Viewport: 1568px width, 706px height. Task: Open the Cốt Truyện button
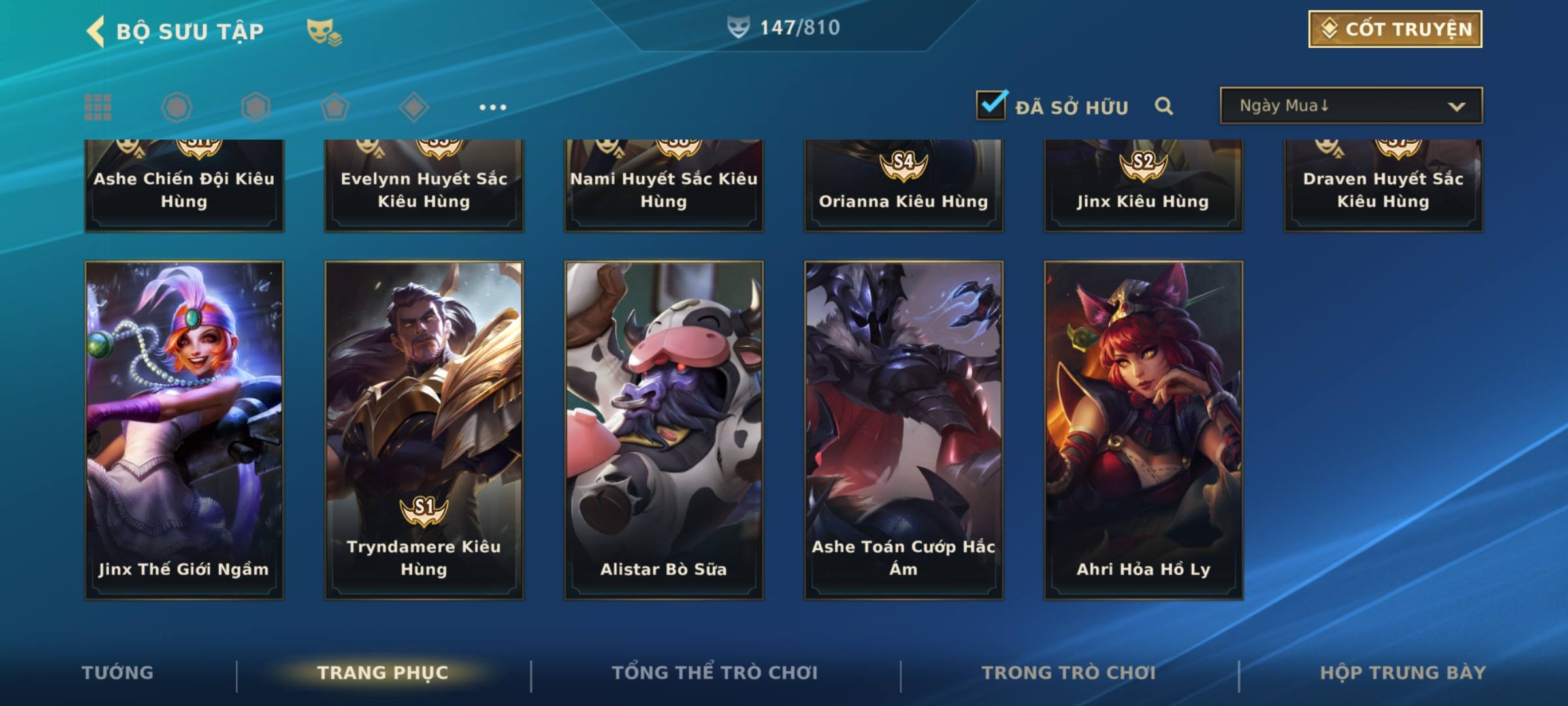click(1395, 29)
